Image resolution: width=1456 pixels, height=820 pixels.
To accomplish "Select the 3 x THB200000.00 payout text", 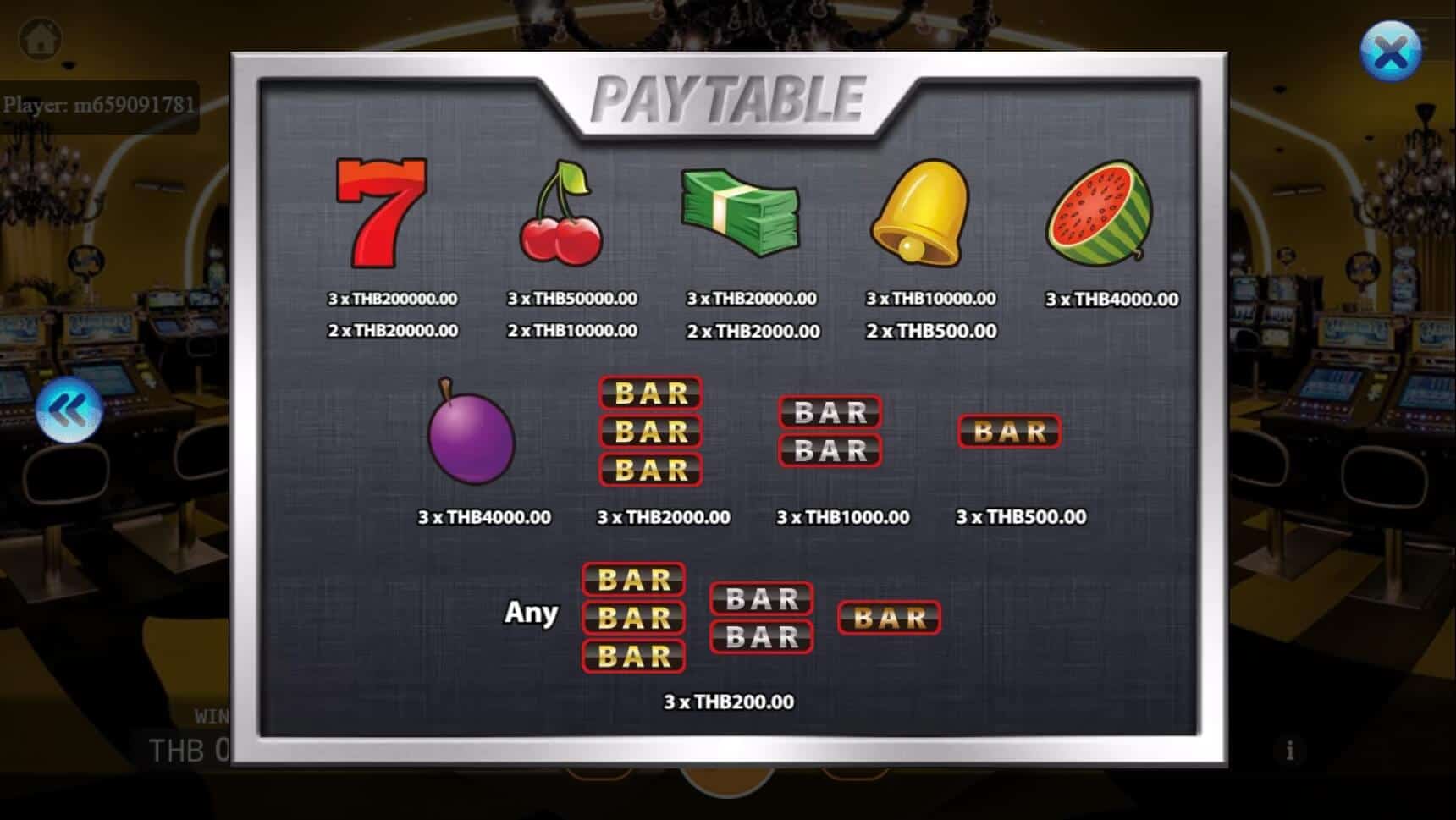I will 394,299.
